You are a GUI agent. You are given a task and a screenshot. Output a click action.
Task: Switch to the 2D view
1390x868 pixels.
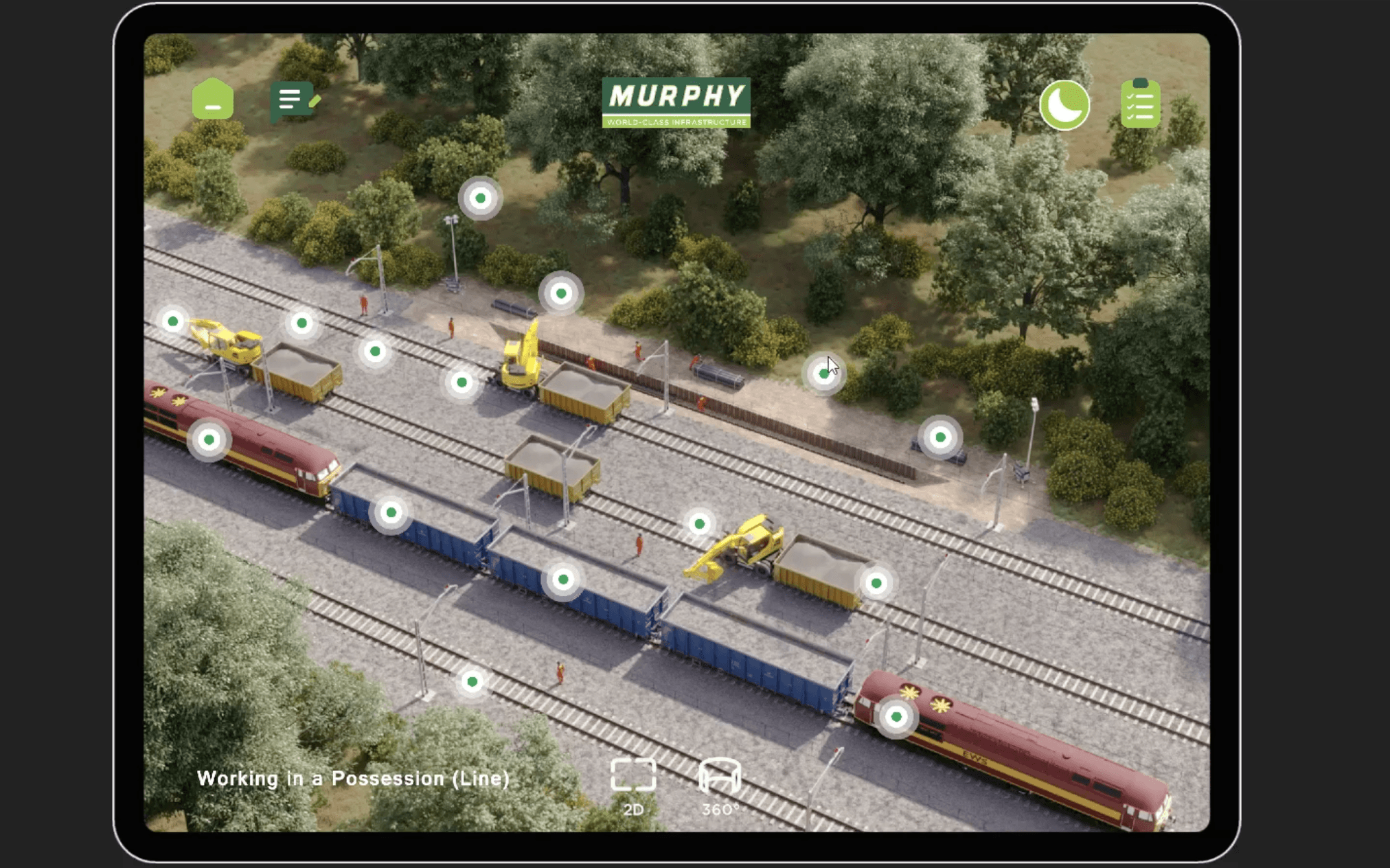633,786
